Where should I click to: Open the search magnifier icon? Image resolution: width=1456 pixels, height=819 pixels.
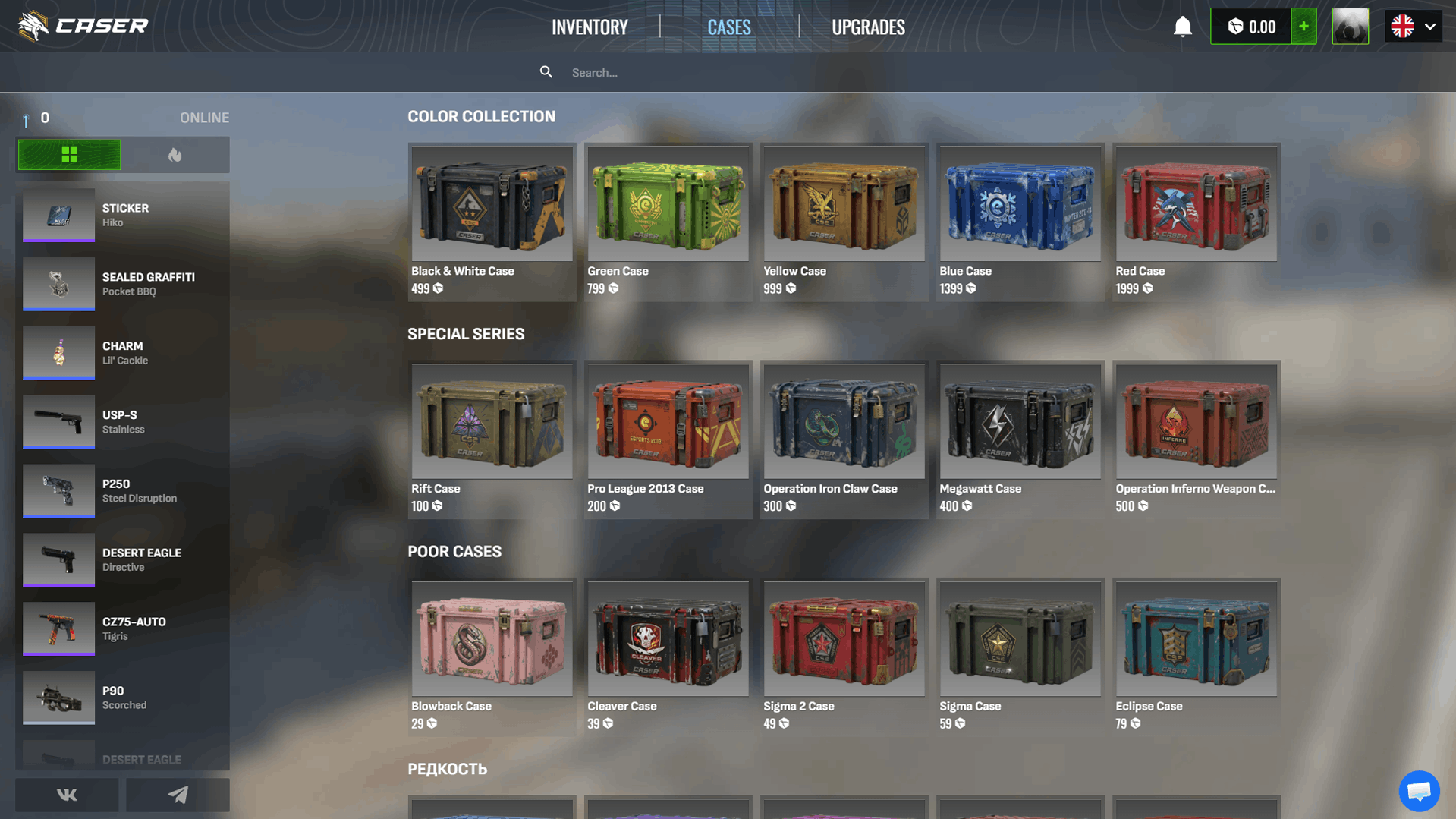pos(546,71)
